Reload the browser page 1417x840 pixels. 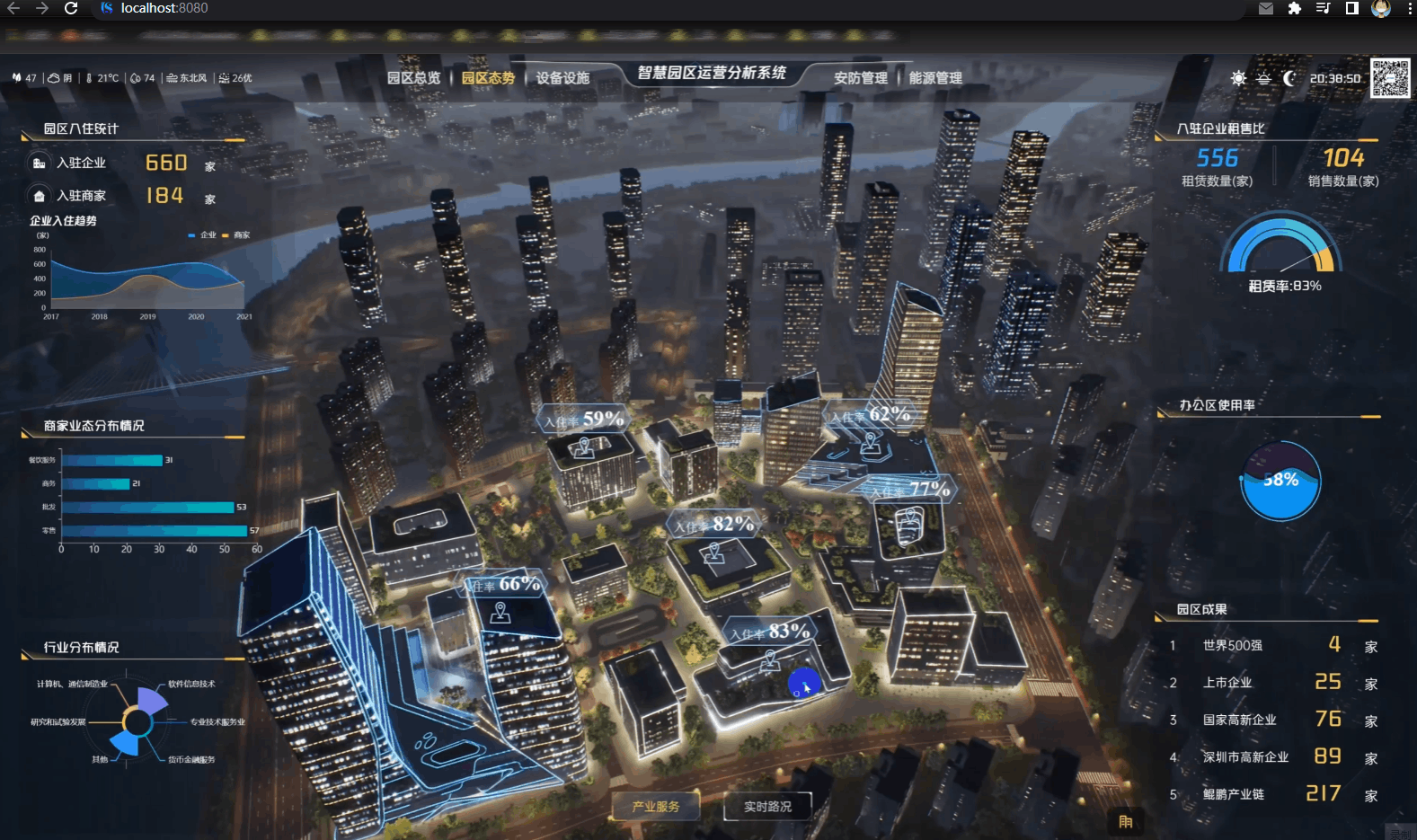[x=71, y=8]
